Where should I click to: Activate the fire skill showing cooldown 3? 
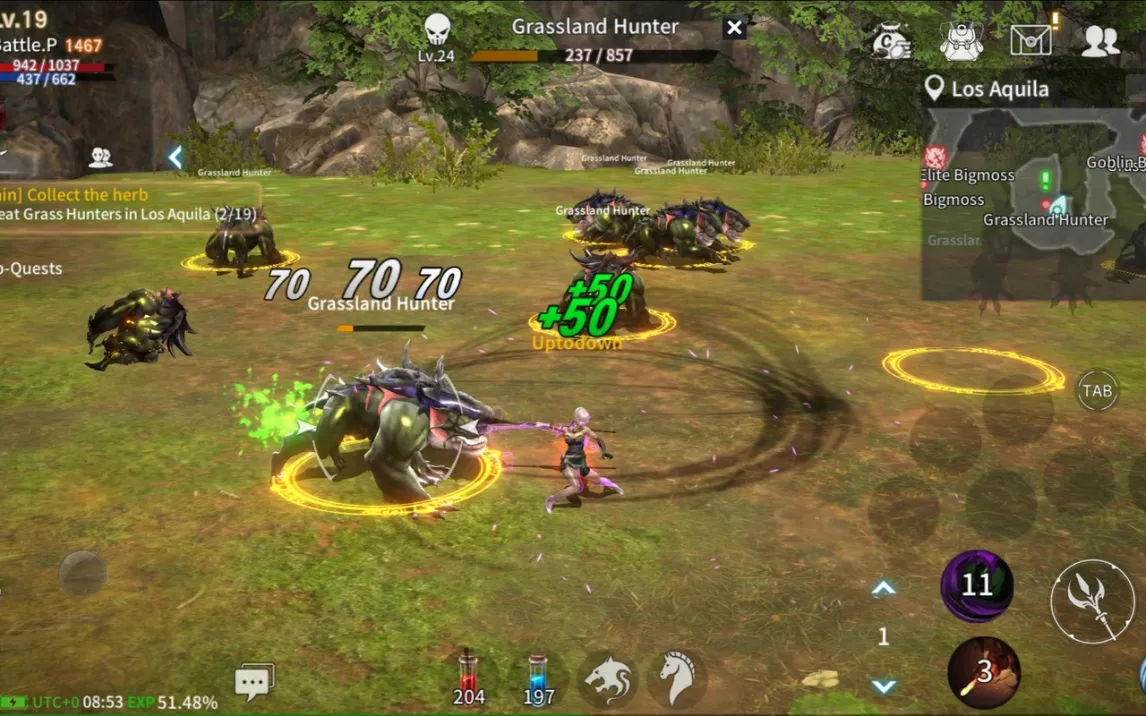click(x=984, y=672)
